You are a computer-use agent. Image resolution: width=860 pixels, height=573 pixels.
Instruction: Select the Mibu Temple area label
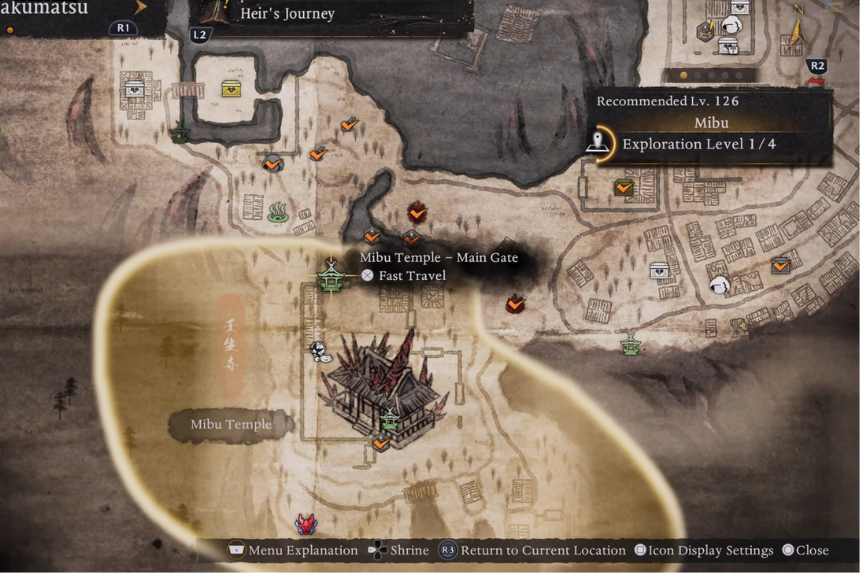(x=231, y=425)
